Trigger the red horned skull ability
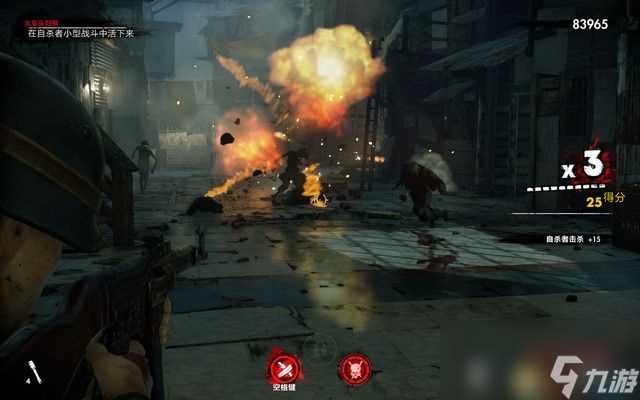The width and height of the screenshot is (640, 400). point(354,367)
